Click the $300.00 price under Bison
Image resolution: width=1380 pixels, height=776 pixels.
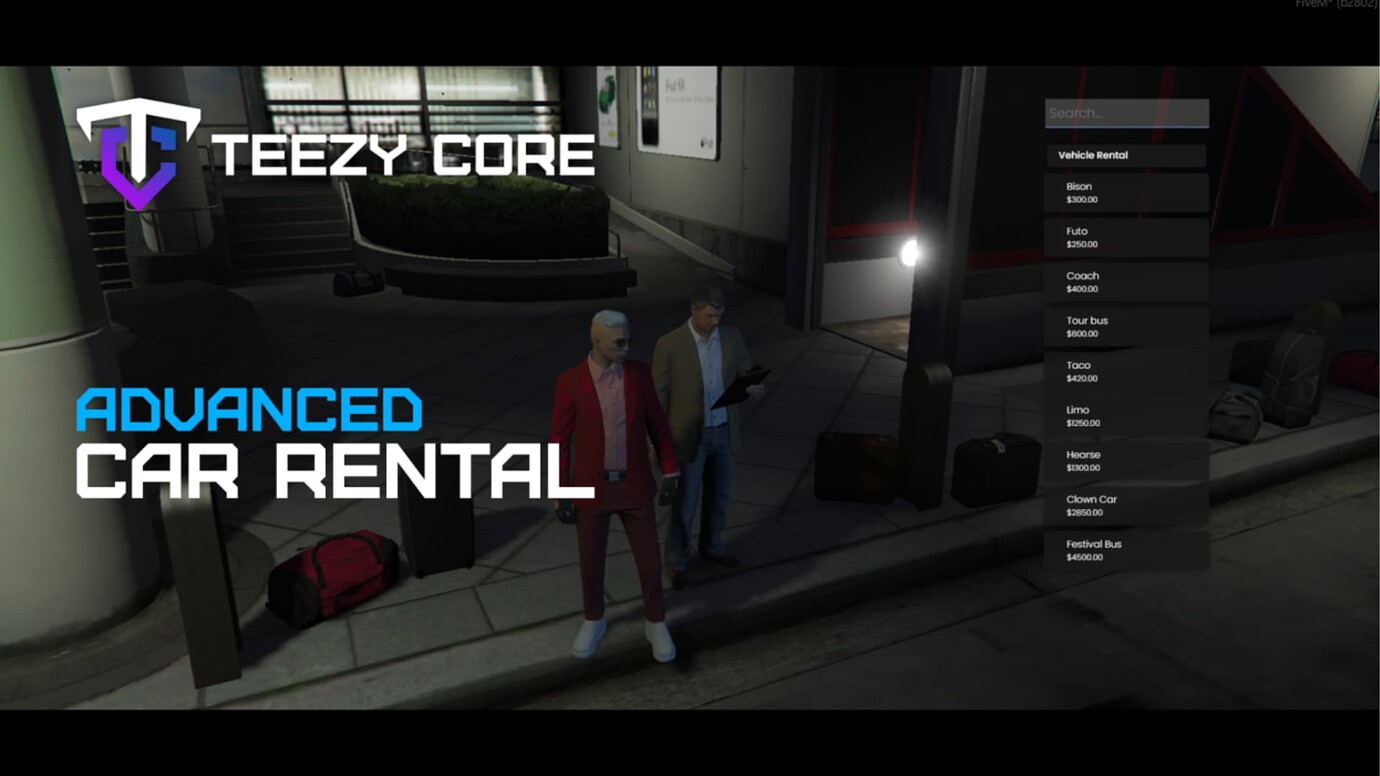pos(1082,199)
